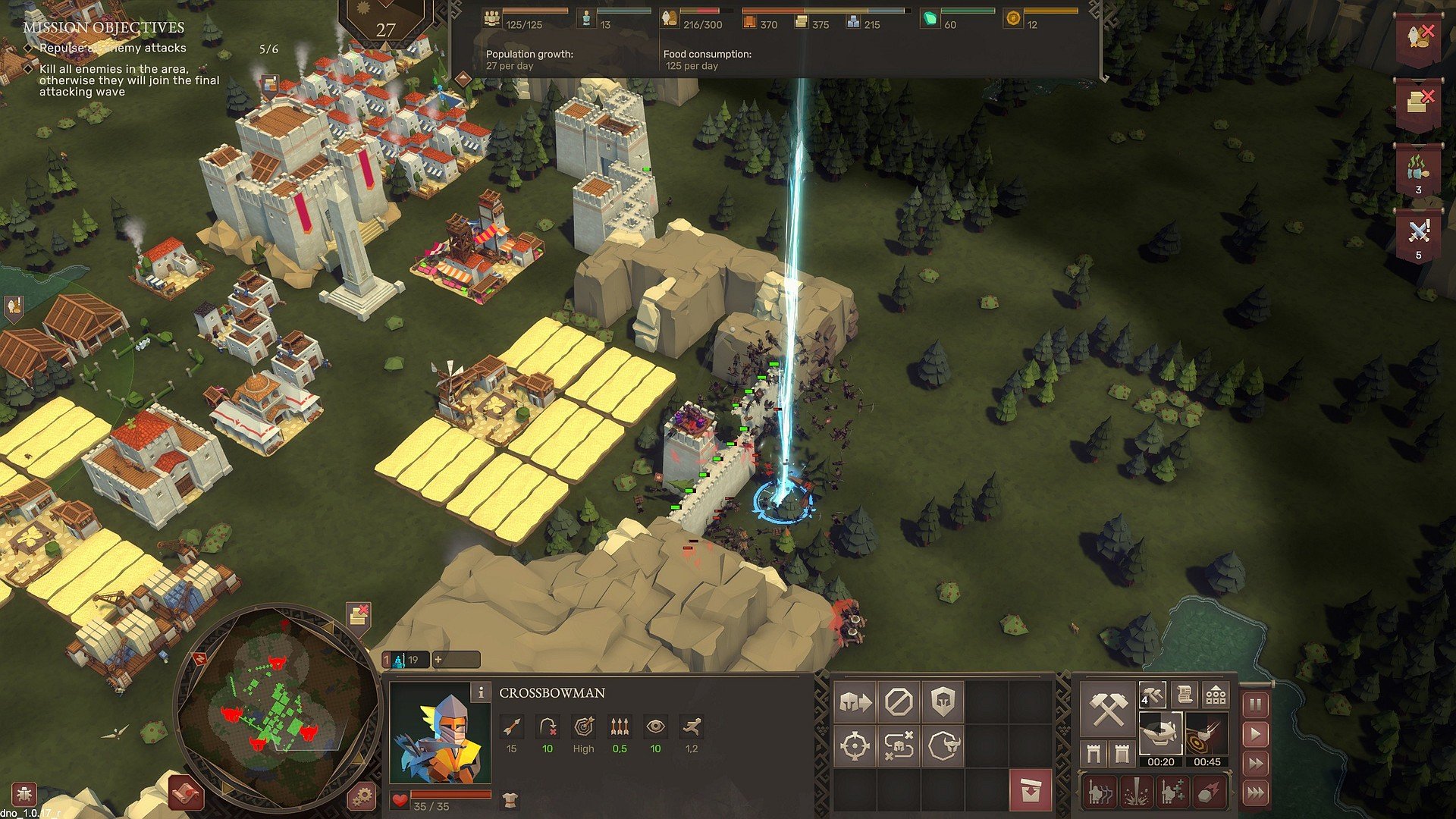Open the scroll icon in the build panel

click(1184, 694)
